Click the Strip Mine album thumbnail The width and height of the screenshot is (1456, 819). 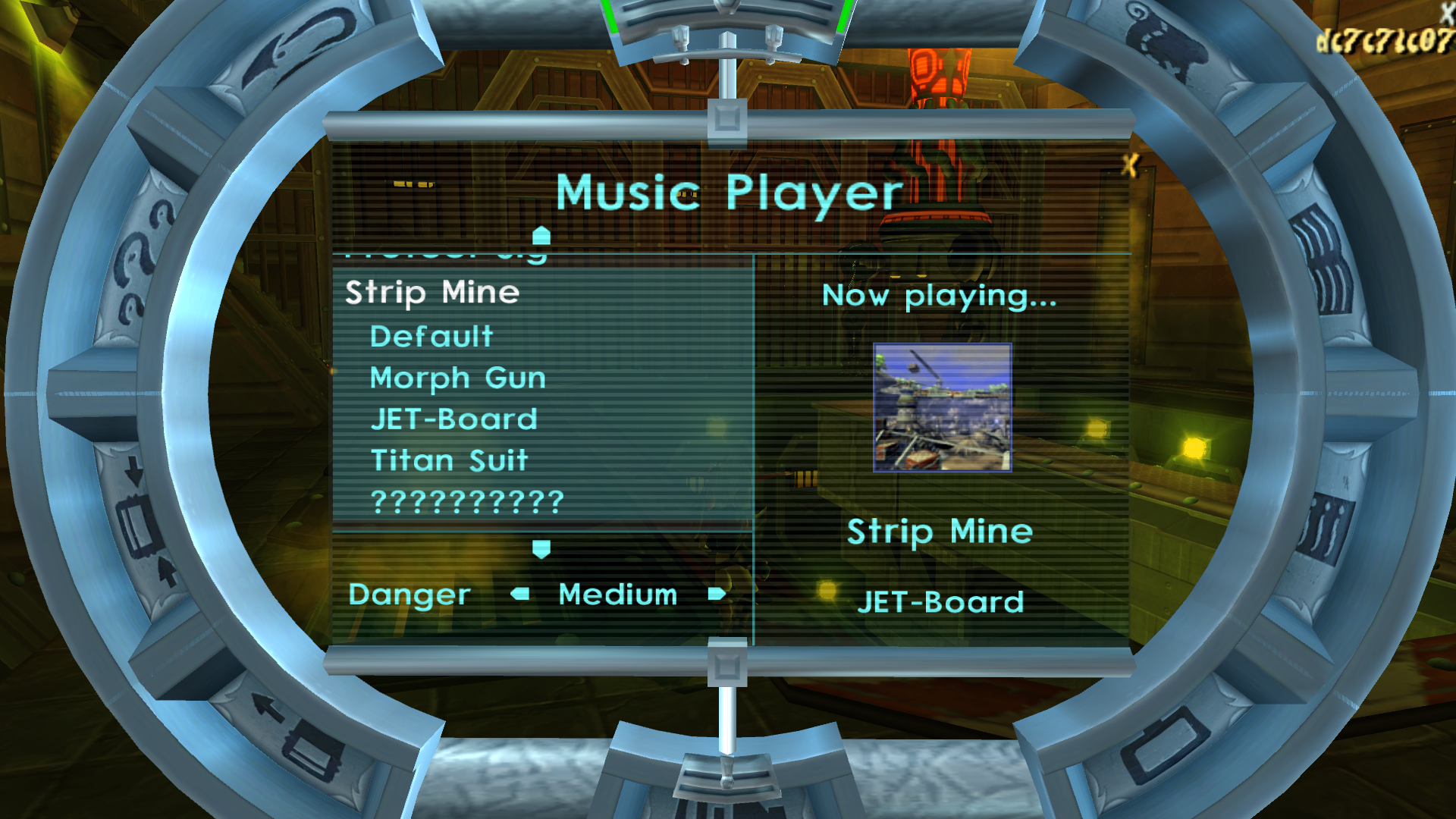(x=942, y=407)
